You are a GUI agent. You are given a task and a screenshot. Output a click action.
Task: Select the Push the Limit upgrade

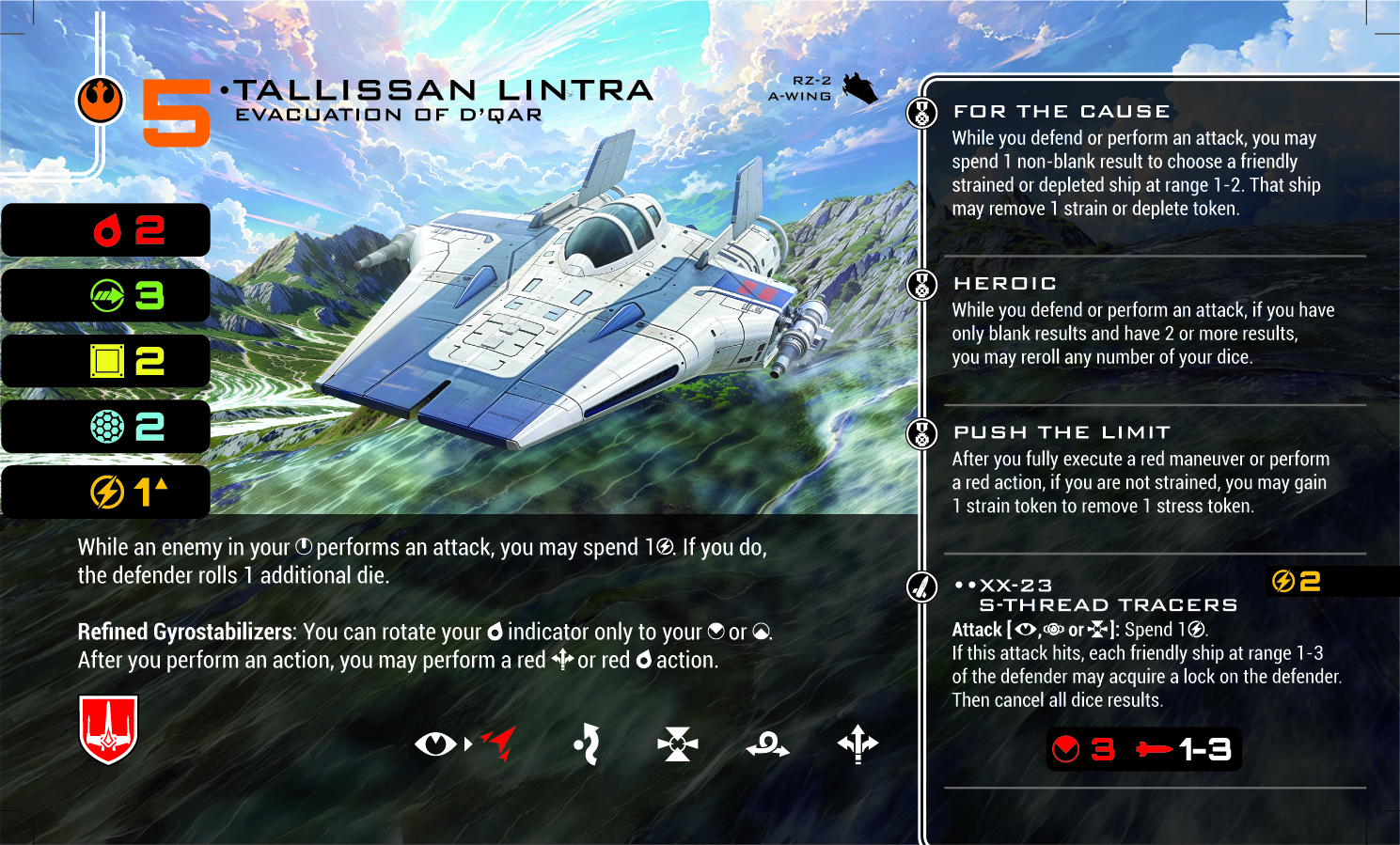[x=1062, y=432]
